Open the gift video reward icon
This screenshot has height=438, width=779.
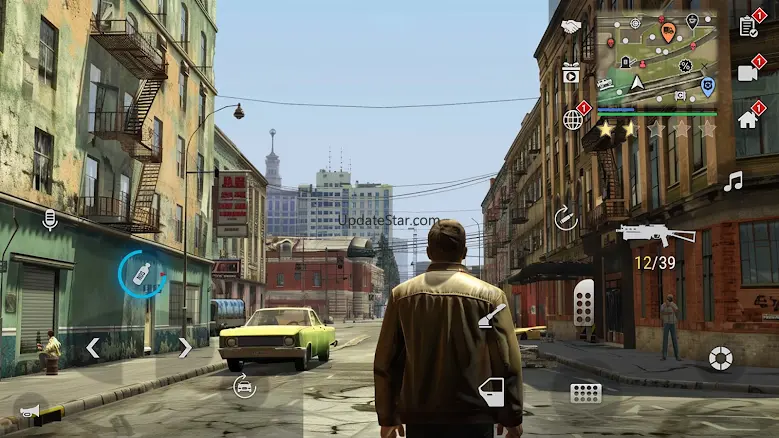571,72
